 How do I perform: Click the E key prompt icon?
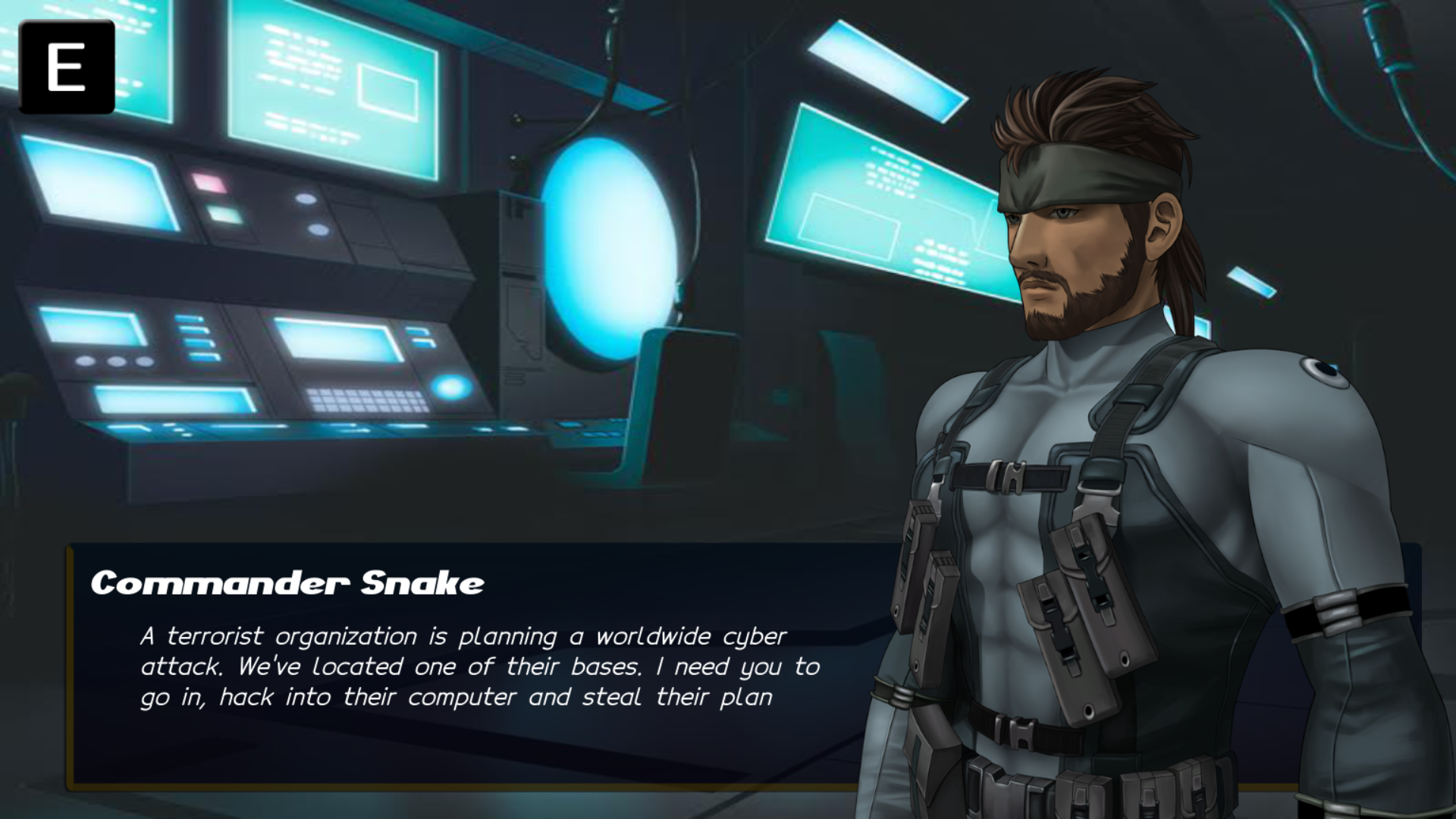[x=68, y=68]
